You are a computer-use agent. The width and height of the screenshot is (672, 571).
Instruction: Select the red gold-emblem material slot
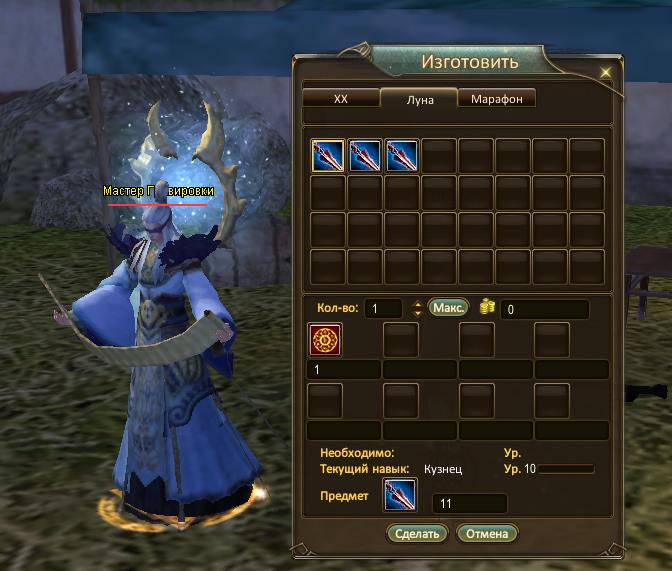coord(327,340)
